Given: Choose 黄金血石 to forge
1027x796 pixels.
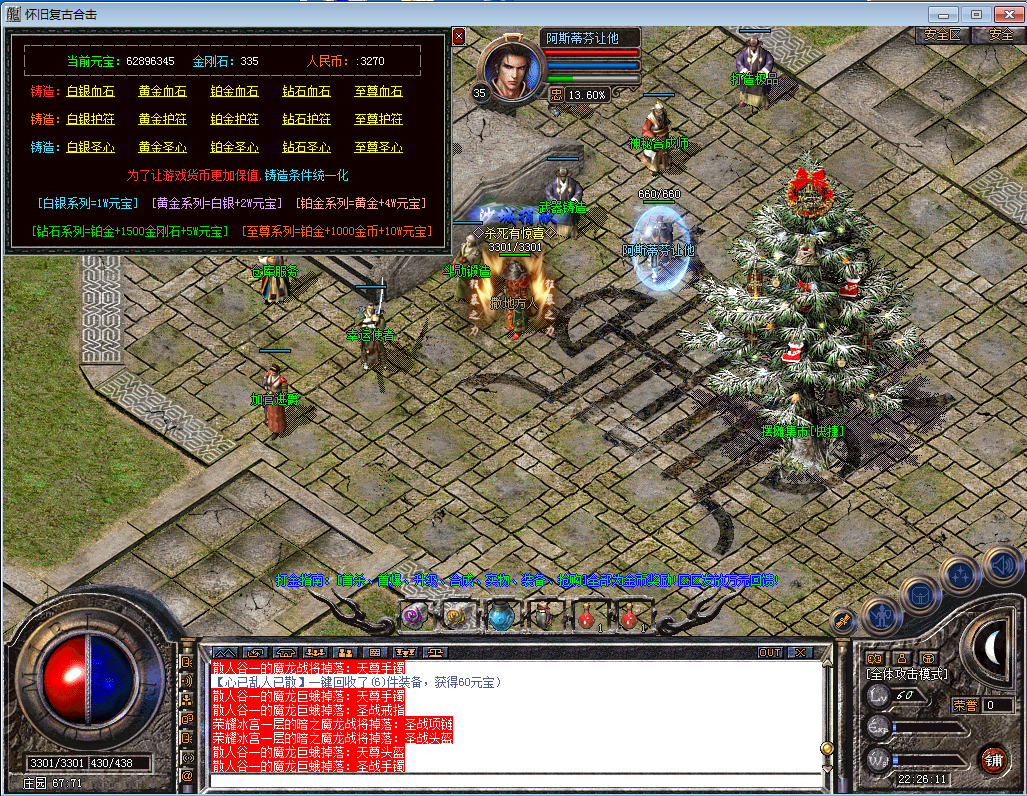Looking at the screenshot, I should (x=162, y=92).
